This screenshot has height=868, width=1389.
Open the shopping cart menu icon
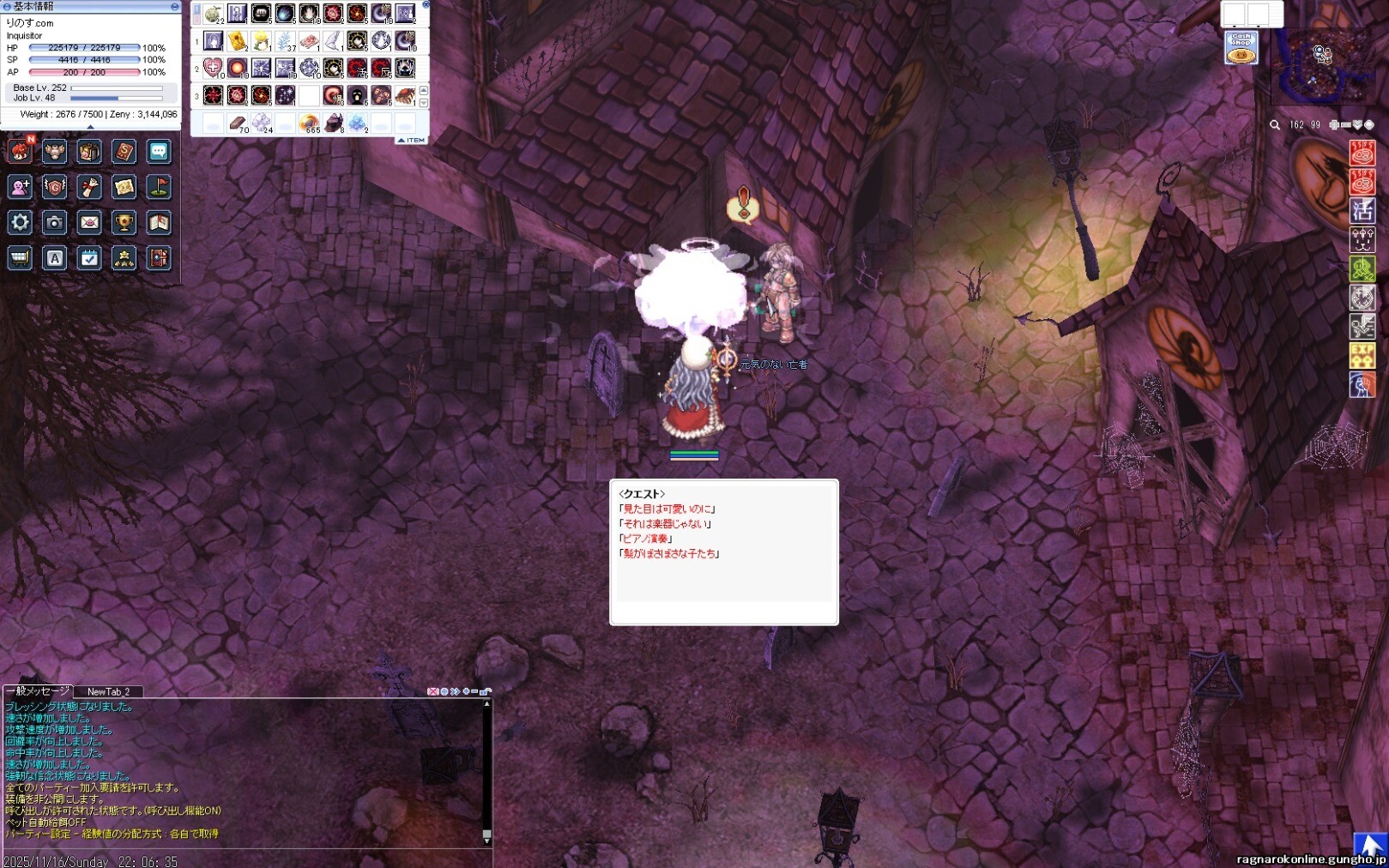coord(20,258)
